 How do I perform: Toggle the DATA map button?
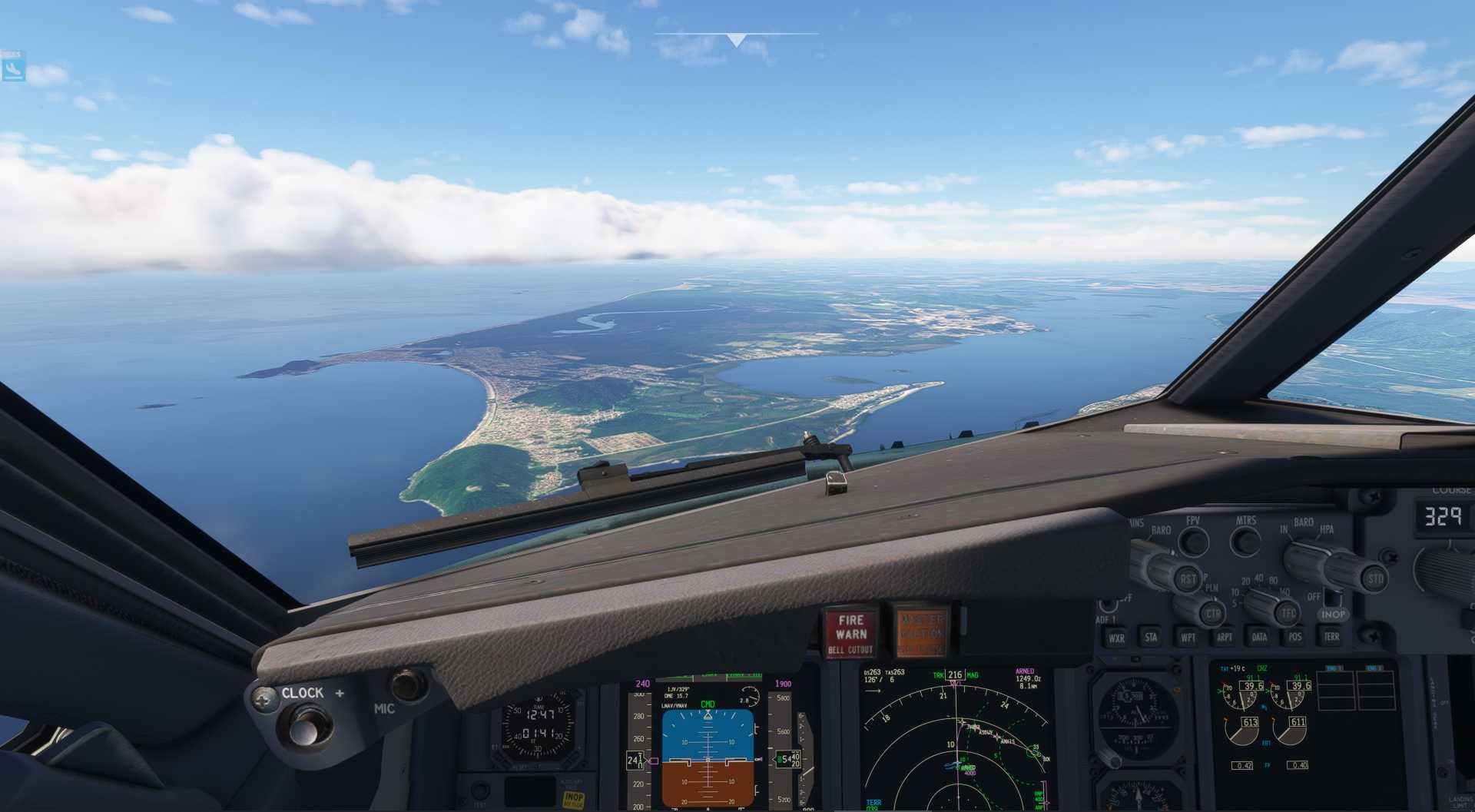click(1259, 636)
